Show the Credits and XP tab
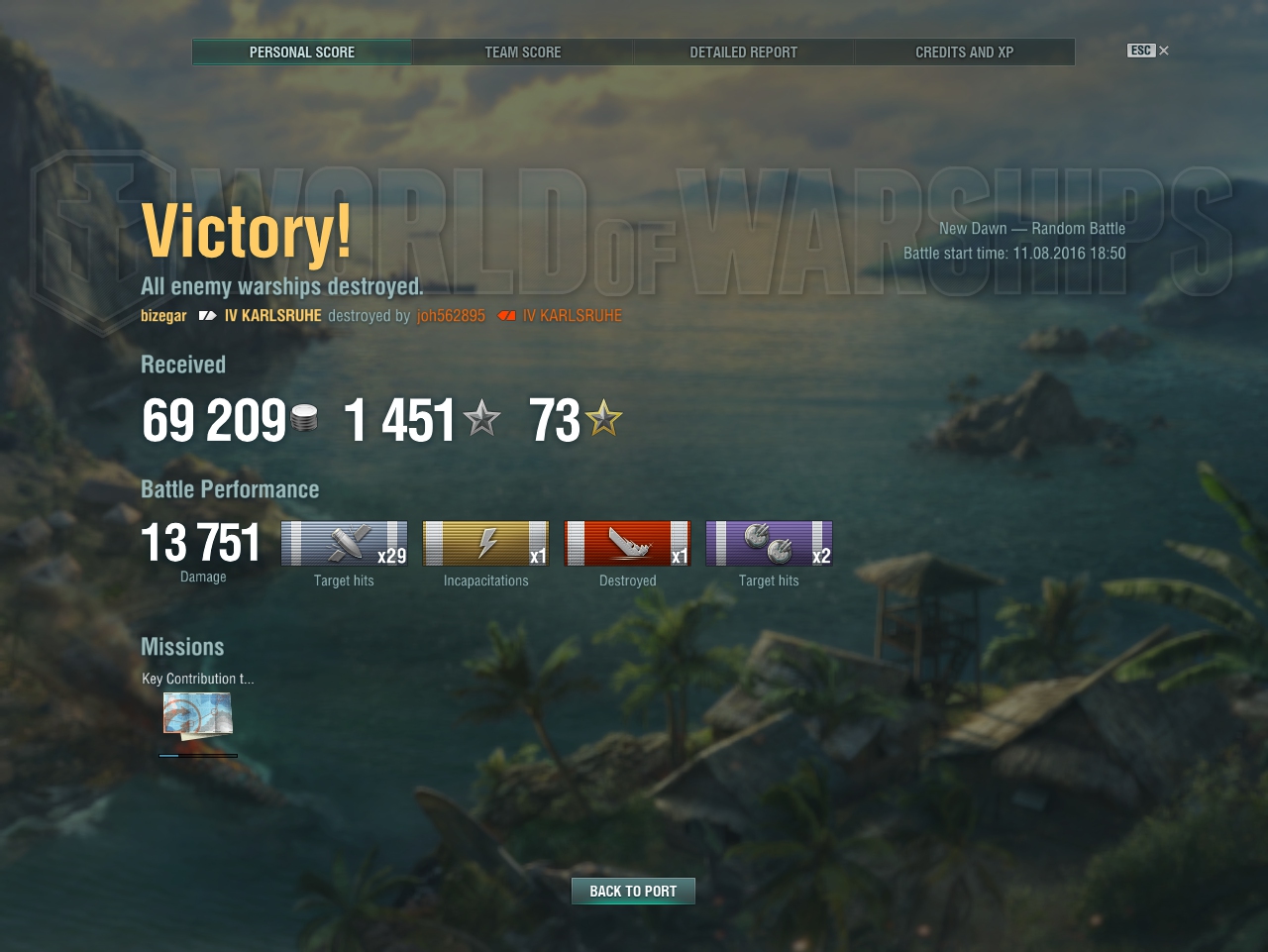The width and height of the screenshot is (1268, 952). coord(964,52)
